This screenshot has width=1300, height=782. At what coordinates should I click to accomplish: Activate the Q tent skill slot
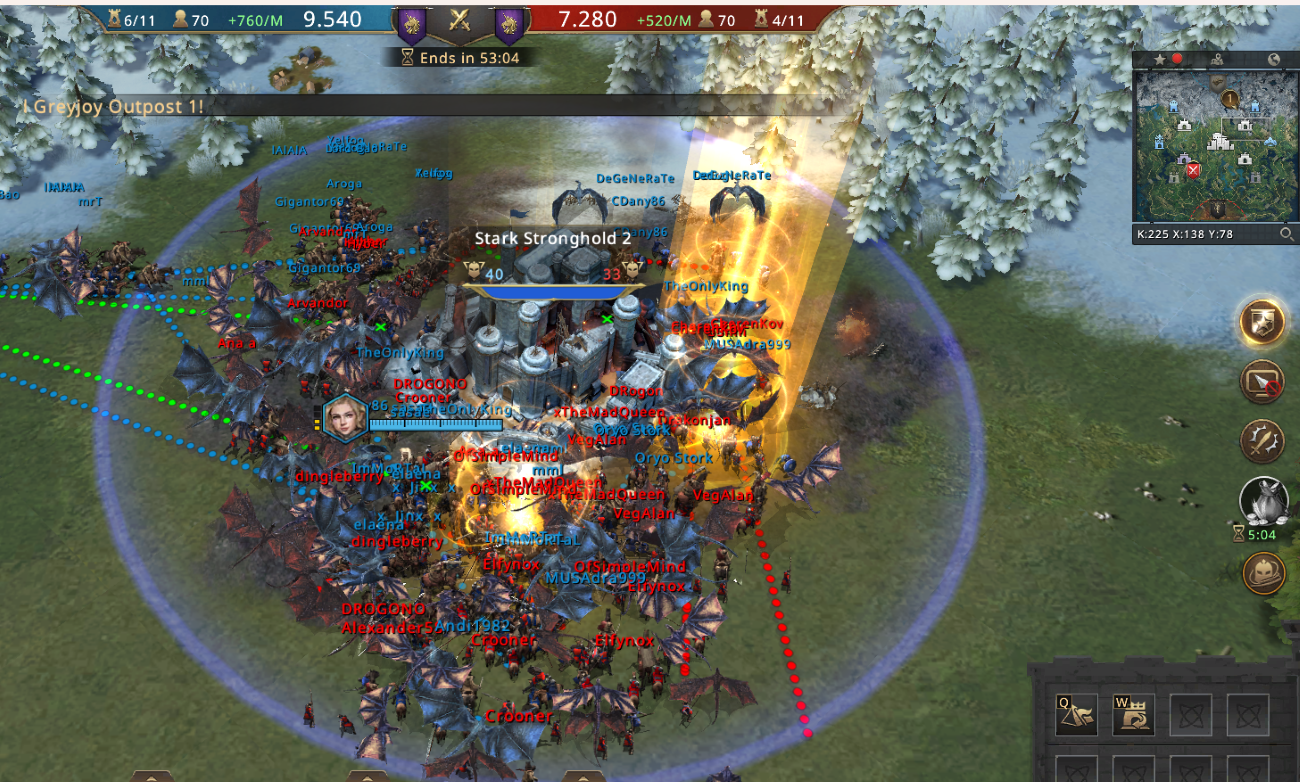[x=1077, y=713]
